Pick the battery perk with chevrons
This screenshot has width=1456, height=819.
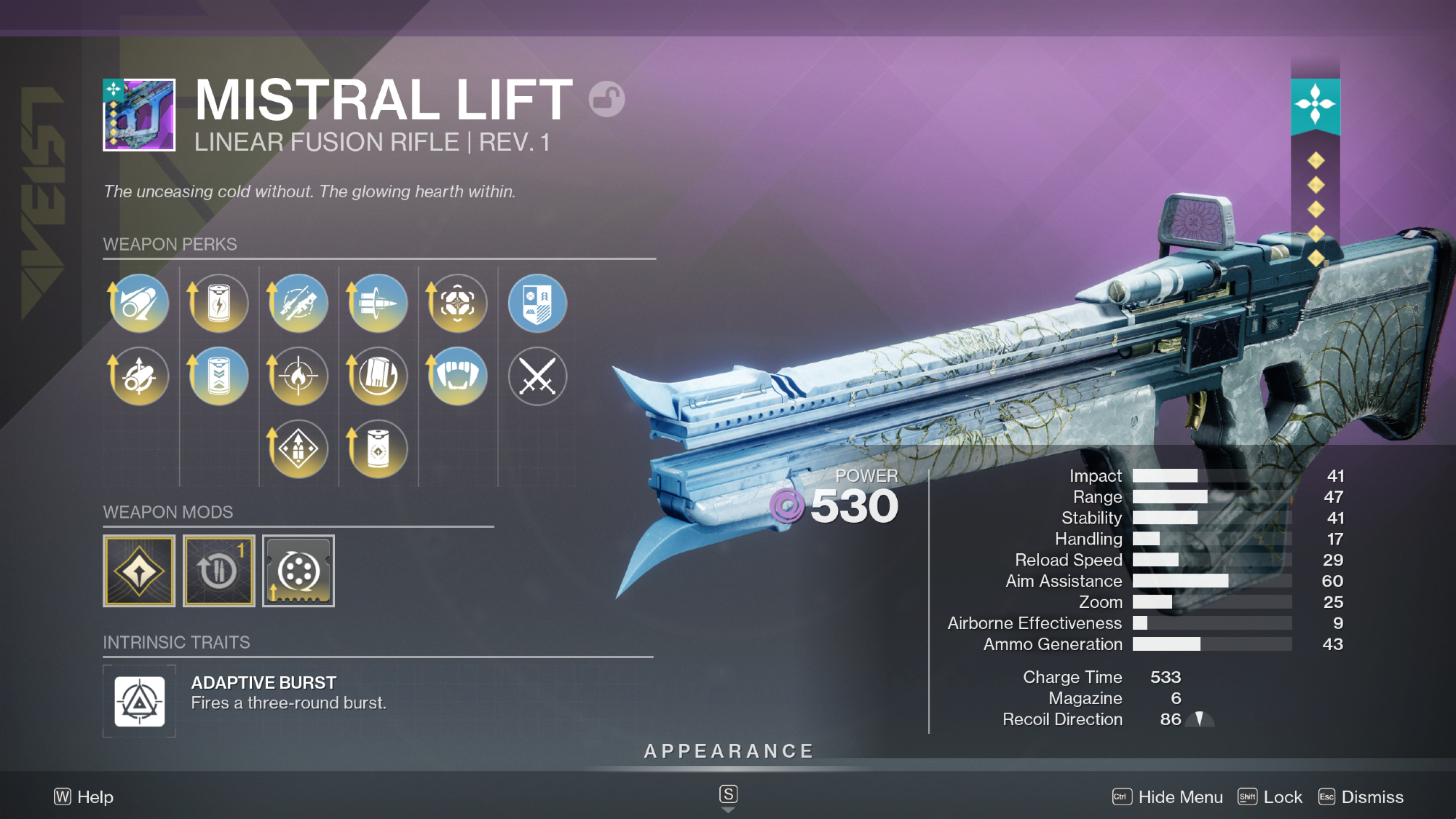pyautogui.click(x=218, y=376)
